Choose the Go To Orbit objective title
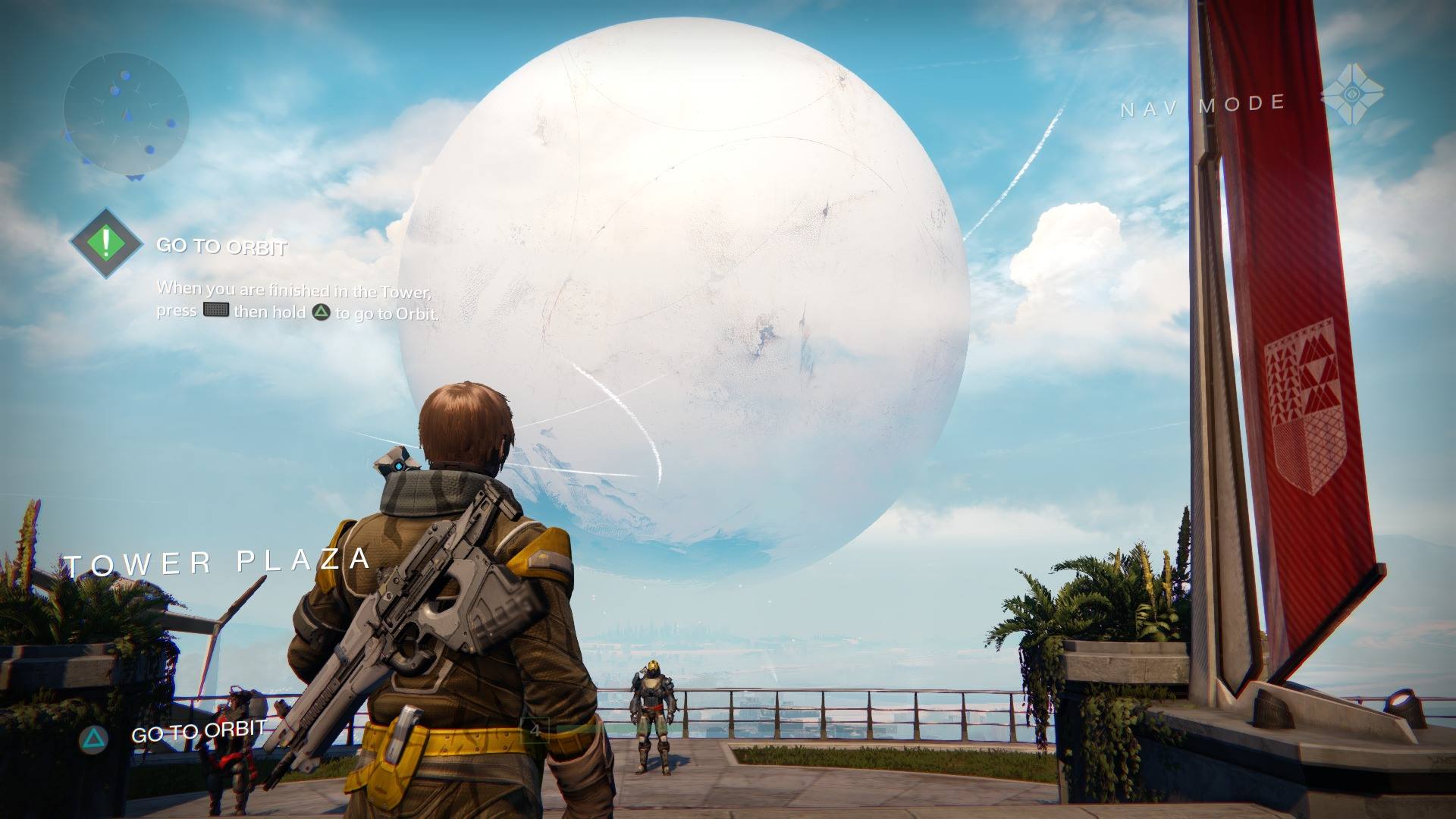This screenshot has height=819, width=1456. [x=221, y=246]
